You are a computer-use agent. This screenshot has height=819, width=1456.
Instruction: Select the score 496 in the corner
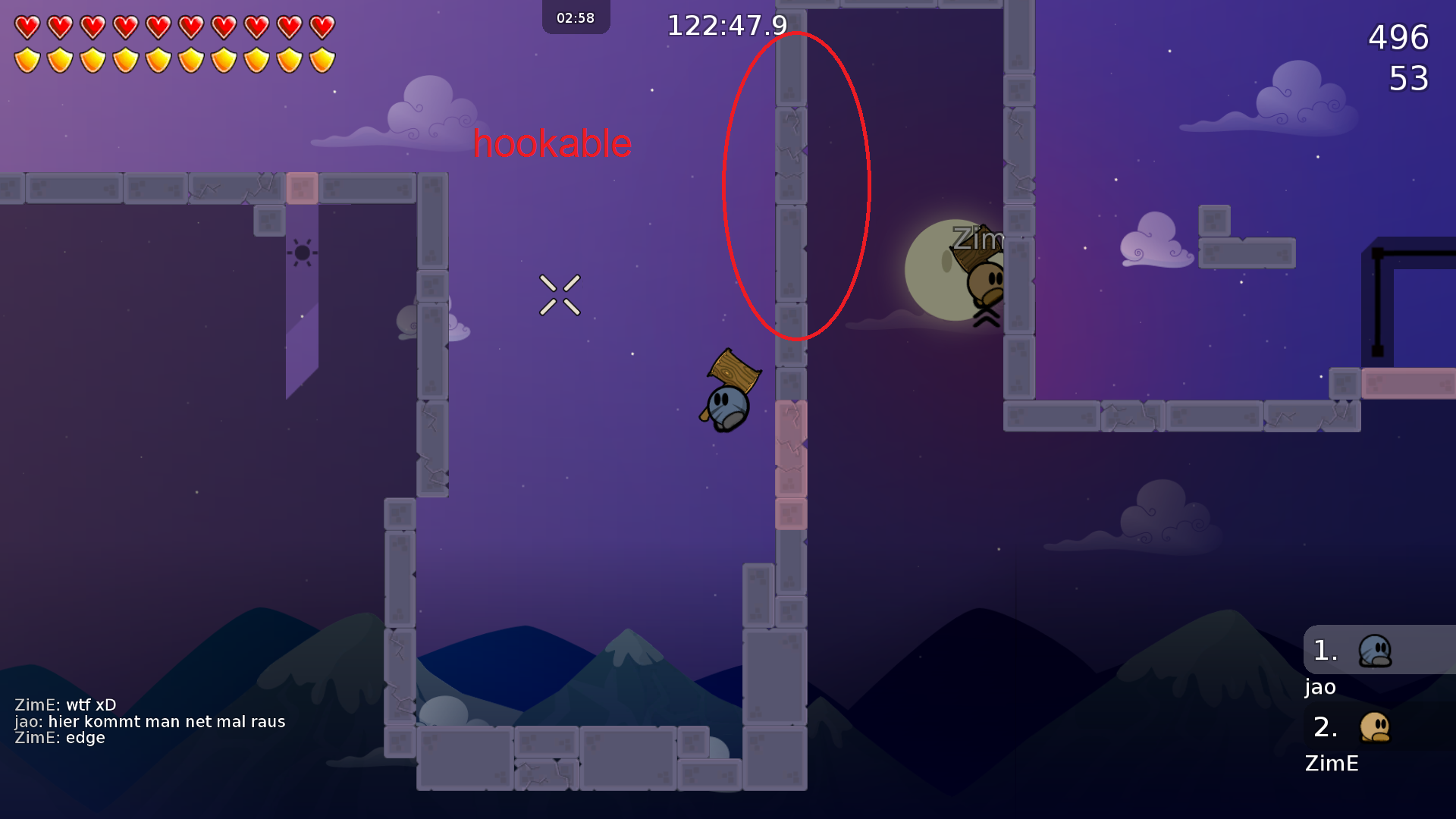(x=1396, y=38)
